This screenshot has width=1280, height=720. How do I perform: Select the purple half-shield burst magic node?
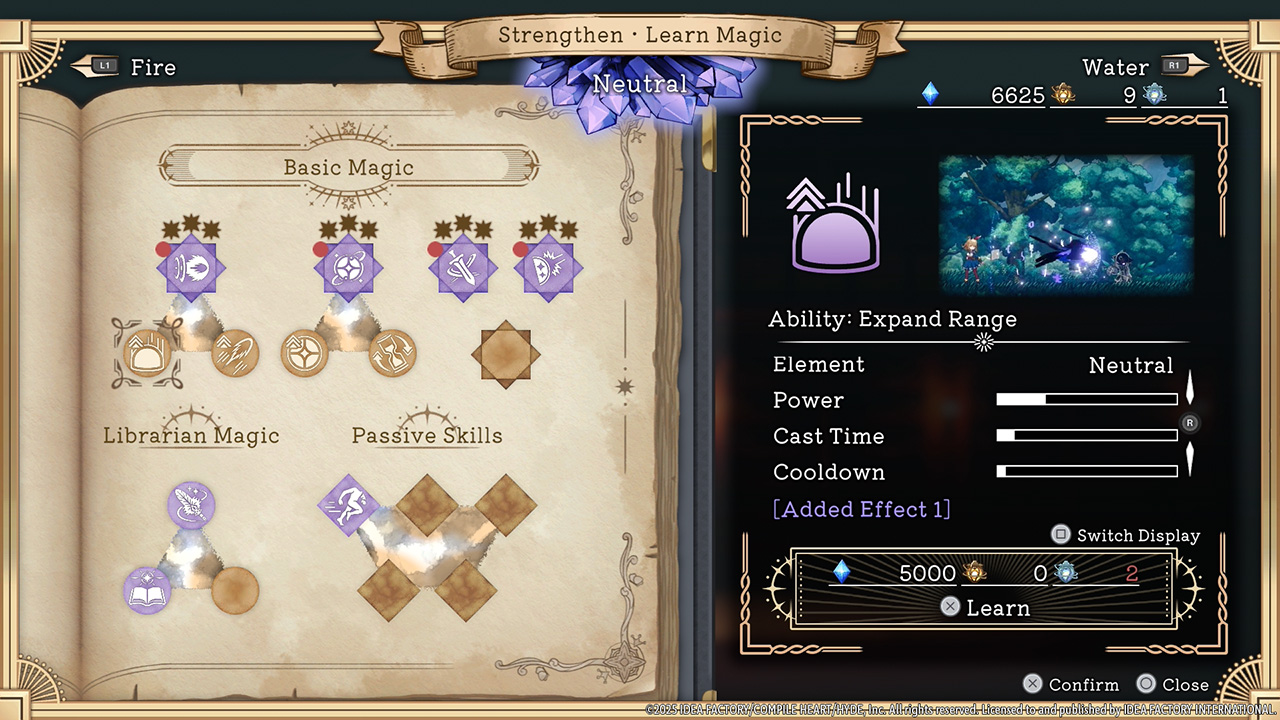[x=548, y=268]
